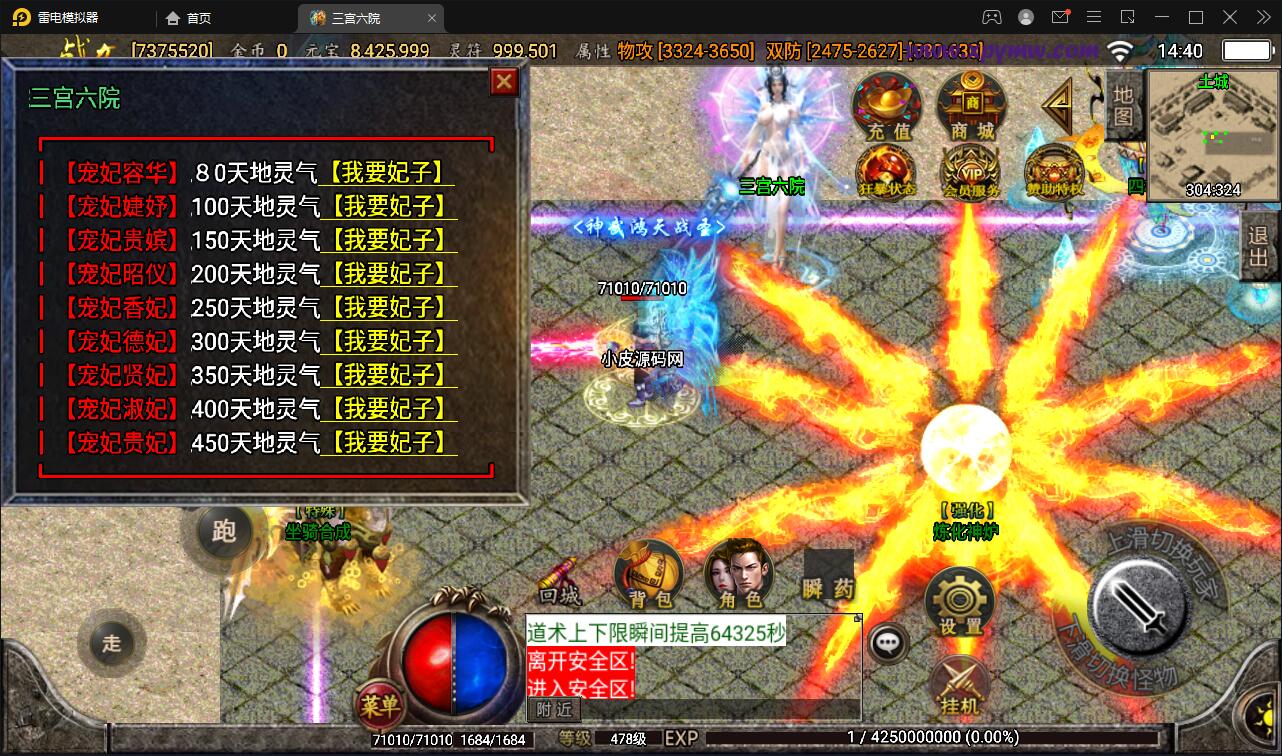This screenshot has width=1282, height=756.
Task: Click the 进入安全区 link
Action: tap(579, 688)
